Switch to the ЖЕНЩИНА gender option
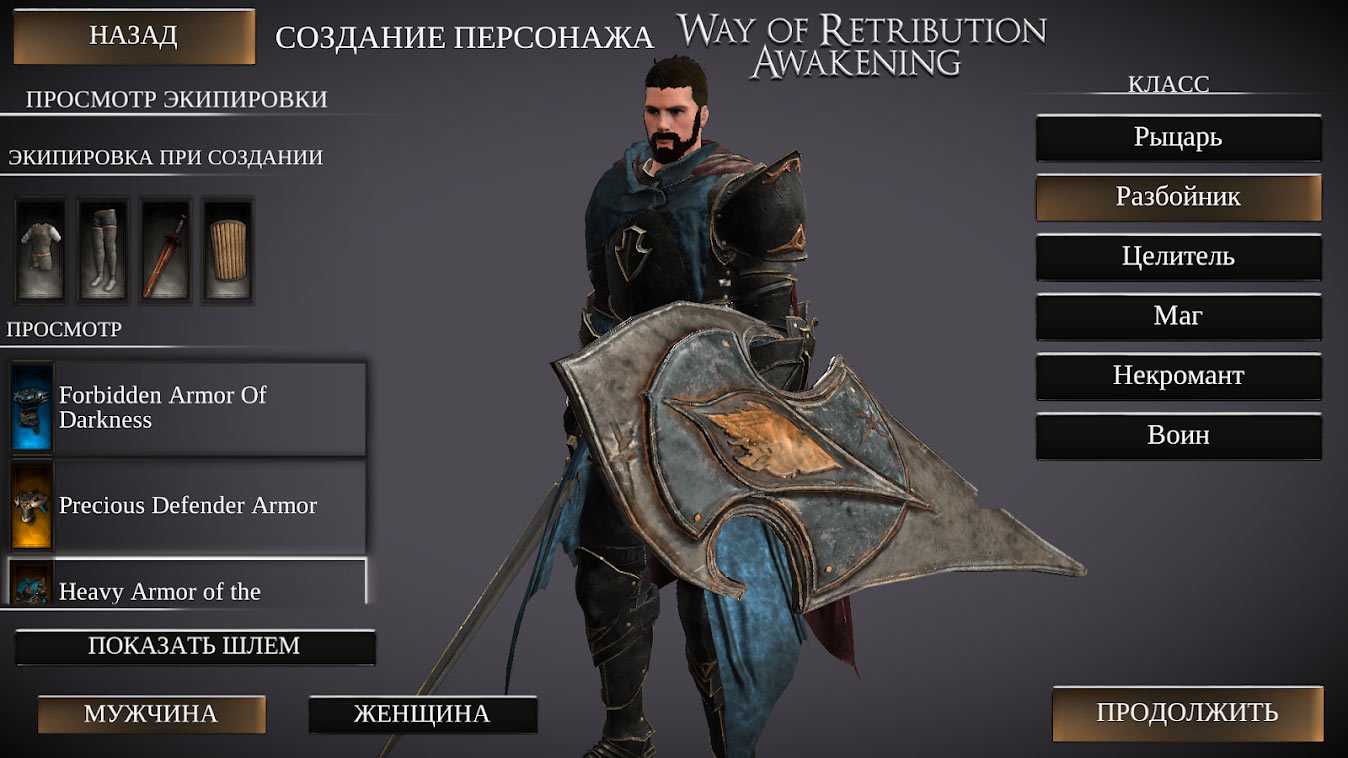Viewport: 1348px width, 758px height. click(x=422, y=714)
